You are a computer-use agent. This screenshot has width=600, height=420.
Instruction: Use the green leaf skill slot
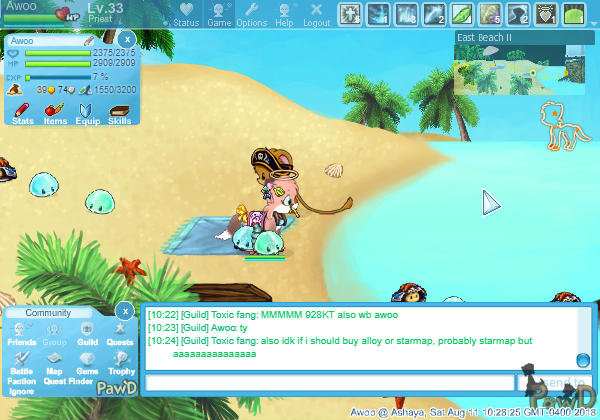pos(462,14)
